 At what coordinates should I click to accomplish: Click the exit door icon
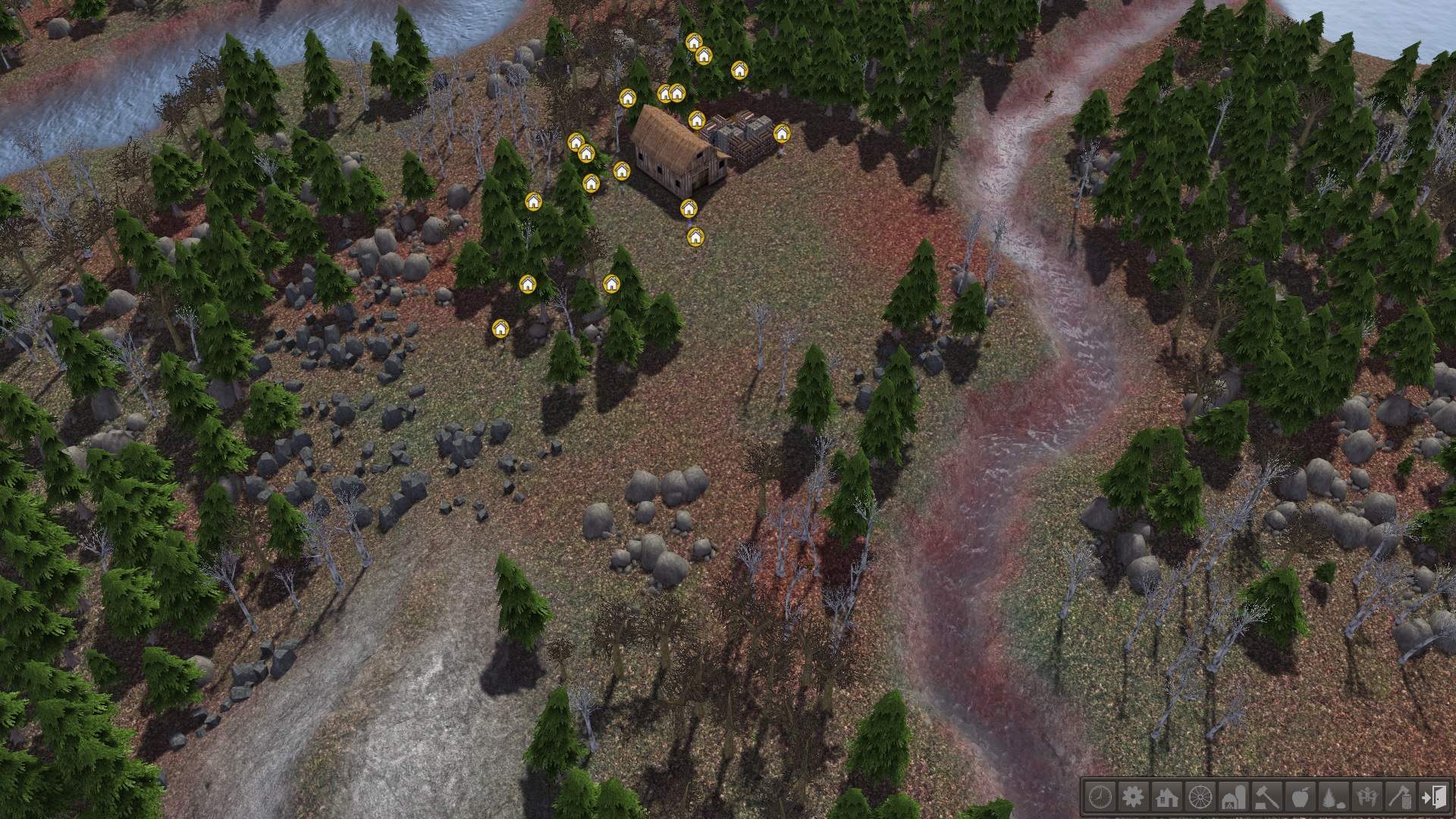pyautogui.click(x=1434, y=797)
